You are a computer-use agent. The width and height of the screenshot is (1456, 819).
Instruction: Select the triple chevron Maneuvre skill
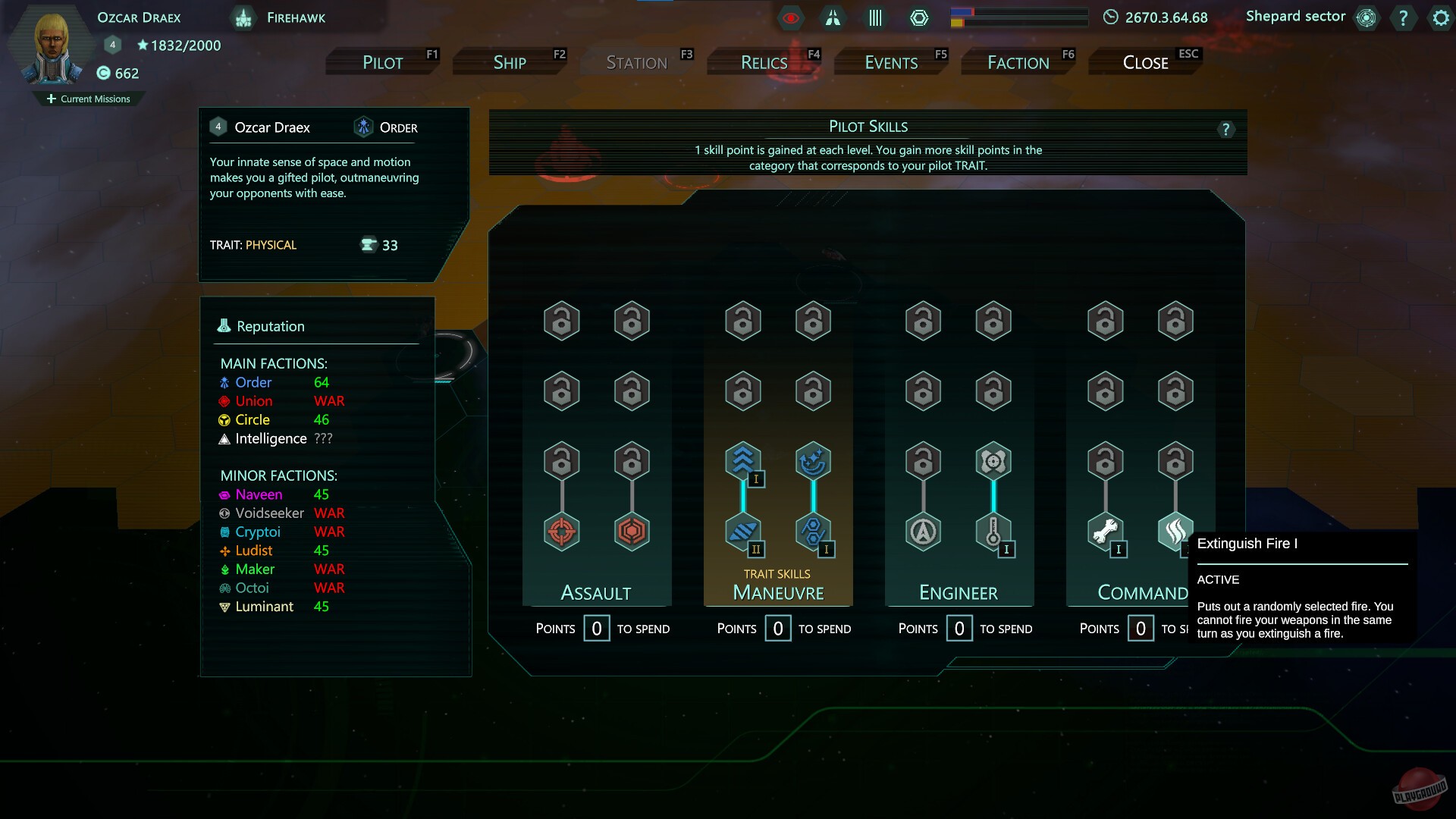pyautogui.click(x=743, y=461)
